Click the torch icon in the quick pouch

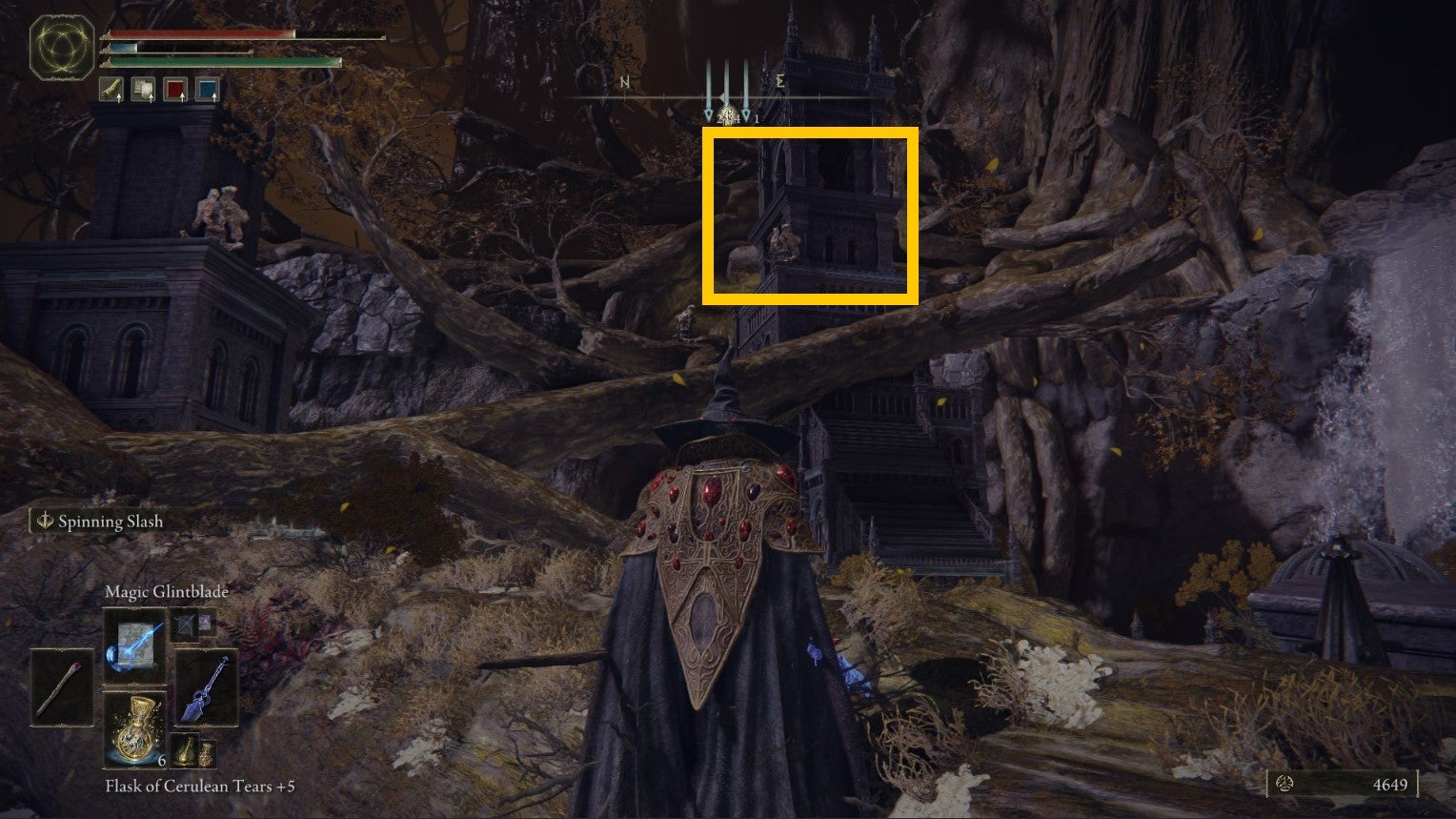pos(110,90)
